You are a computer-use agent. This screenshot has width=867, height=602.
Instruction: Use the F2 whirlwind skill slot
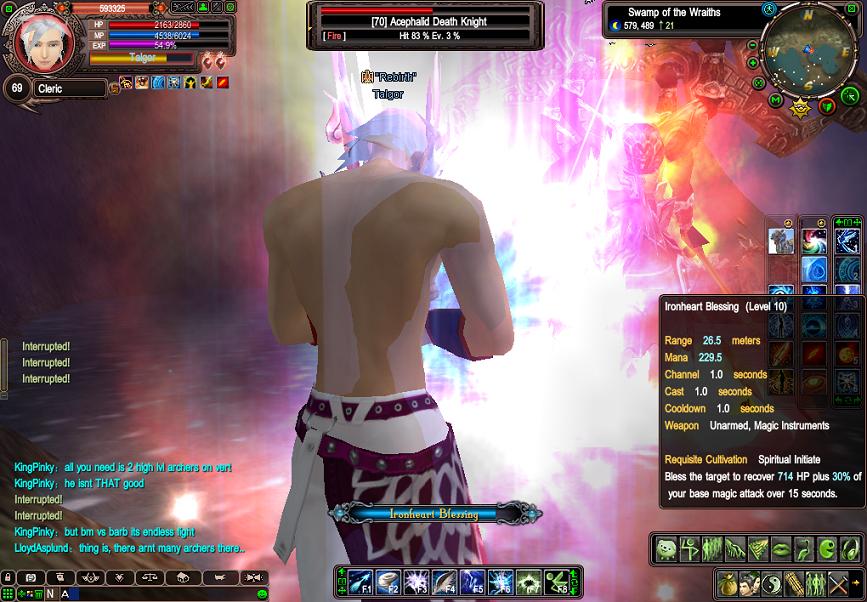(388, 581)
